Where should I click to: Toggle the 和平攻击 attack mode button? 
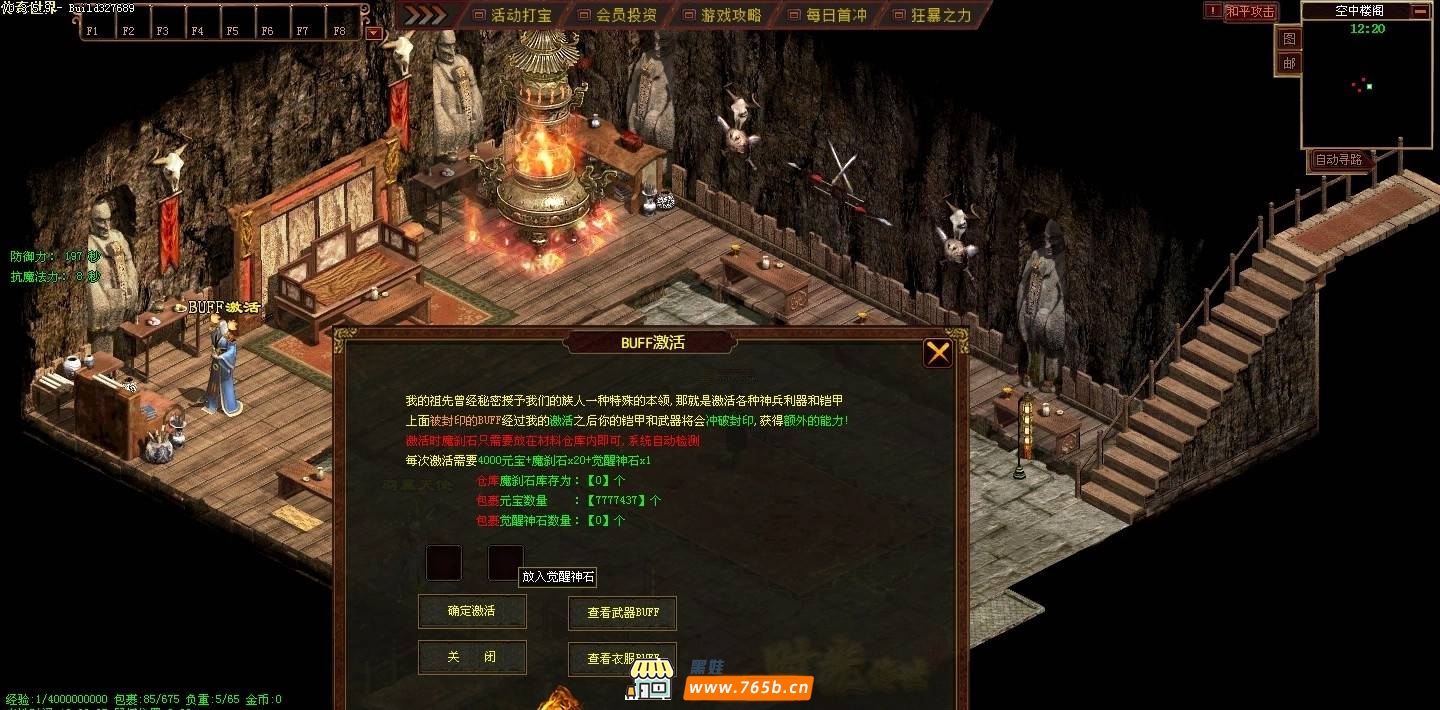click(x=1251, y=12)
